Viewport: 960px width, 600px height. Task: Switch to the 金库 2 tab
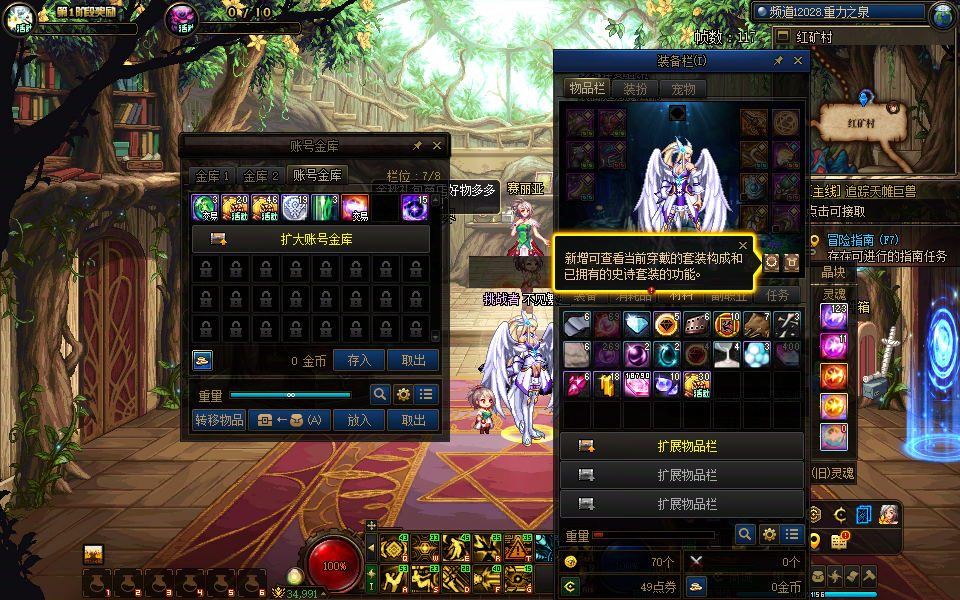[262, 176]
